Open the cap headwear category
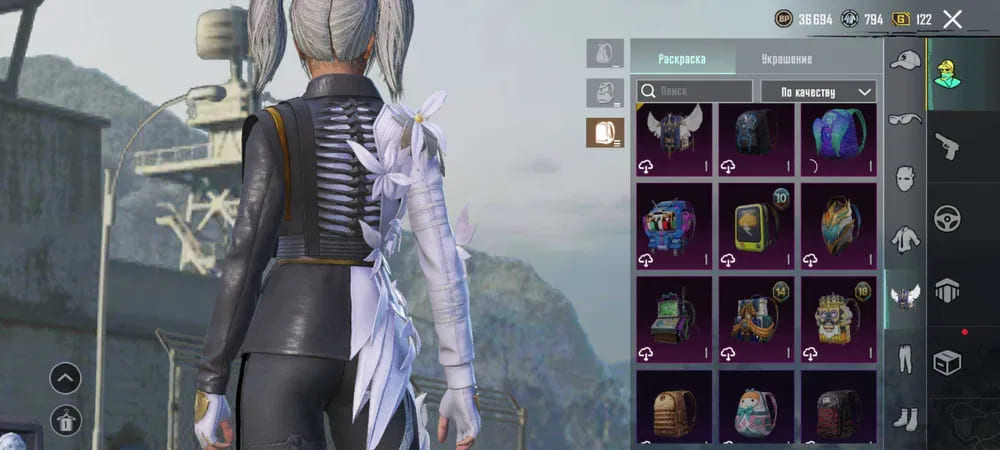1000x450 pixels. (x=905, y=61)
